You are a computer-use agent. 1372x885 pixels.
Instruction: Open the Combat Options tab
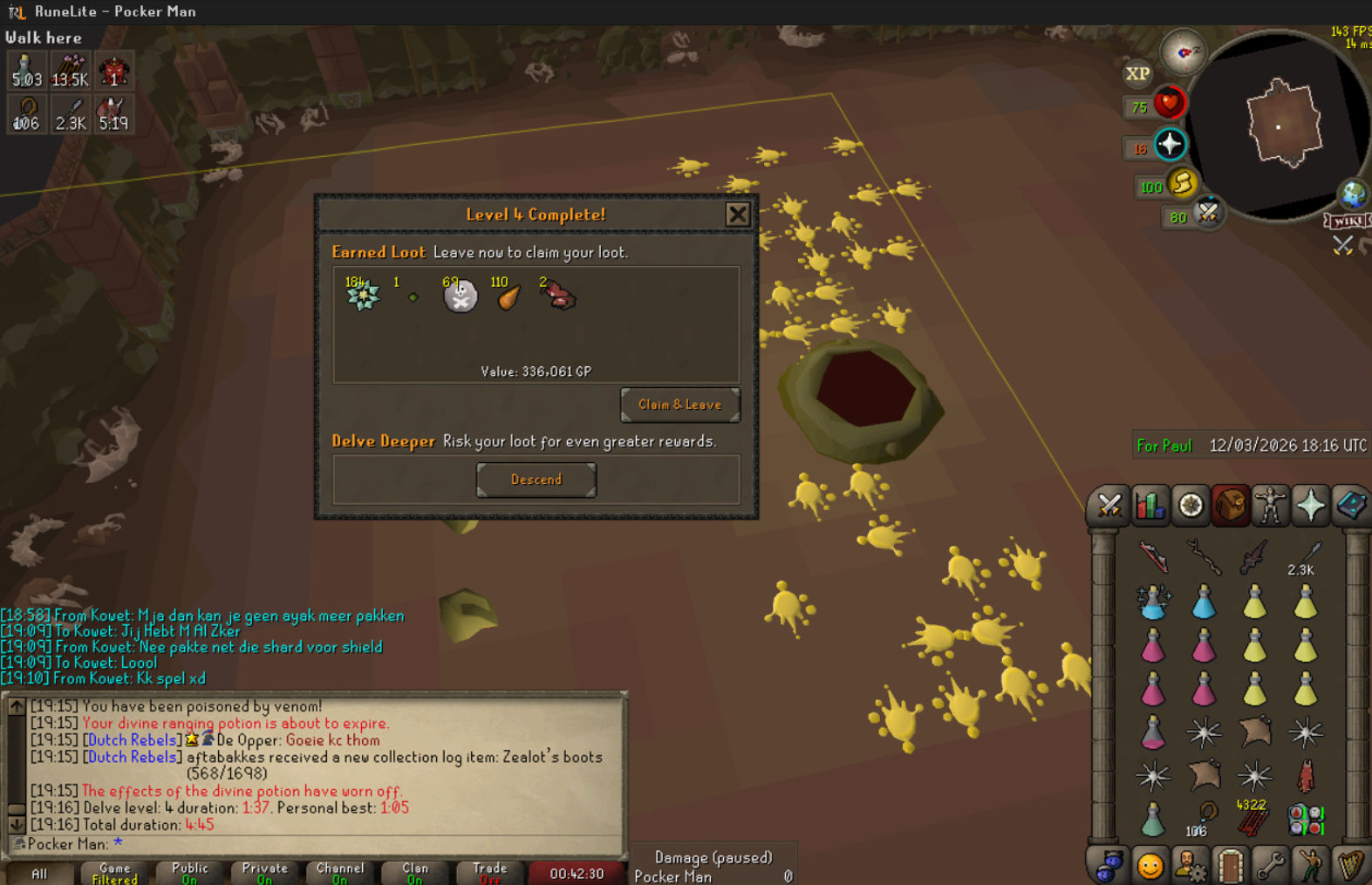[x=1109, y=506]
